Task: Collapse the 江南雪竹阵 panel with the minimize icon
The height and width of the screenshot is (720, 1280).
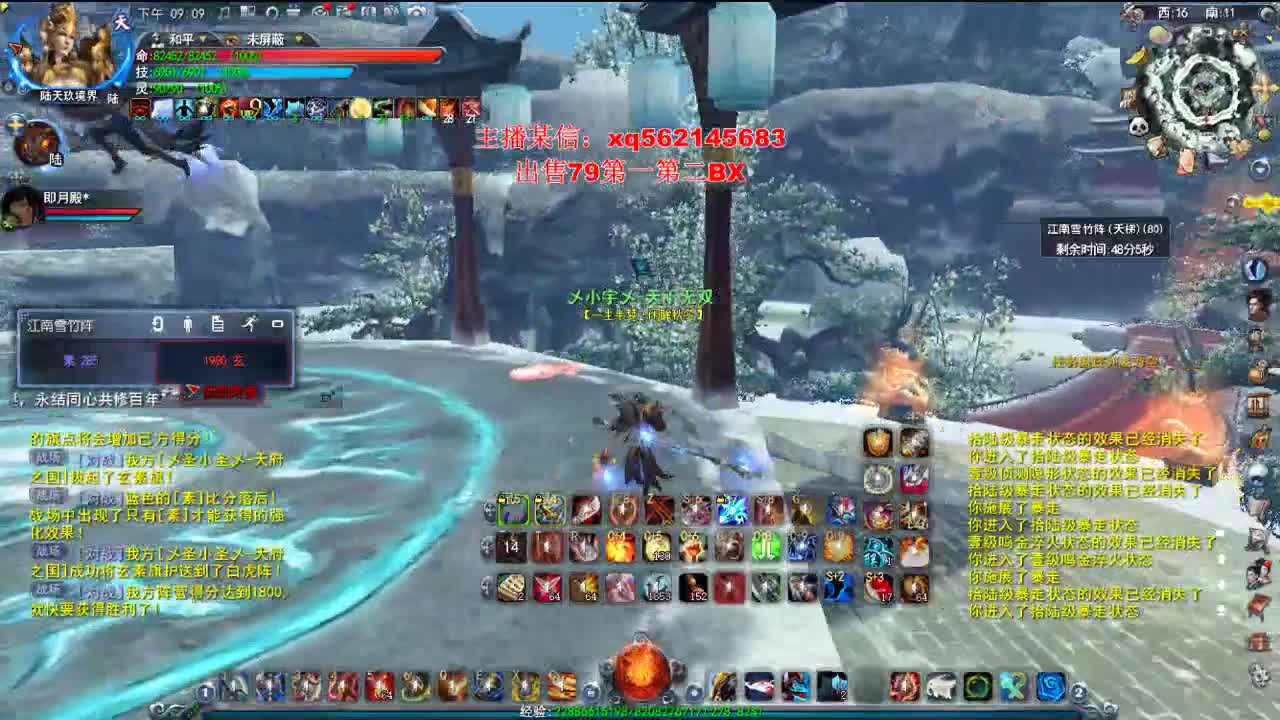Action: tap(278, 323)
